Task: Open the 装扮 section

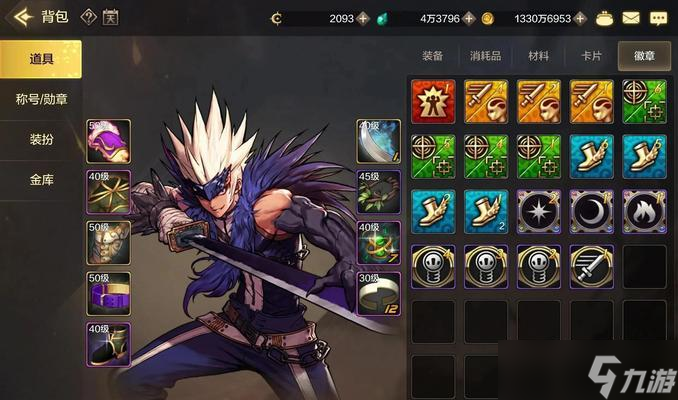Action: [41, 140]
